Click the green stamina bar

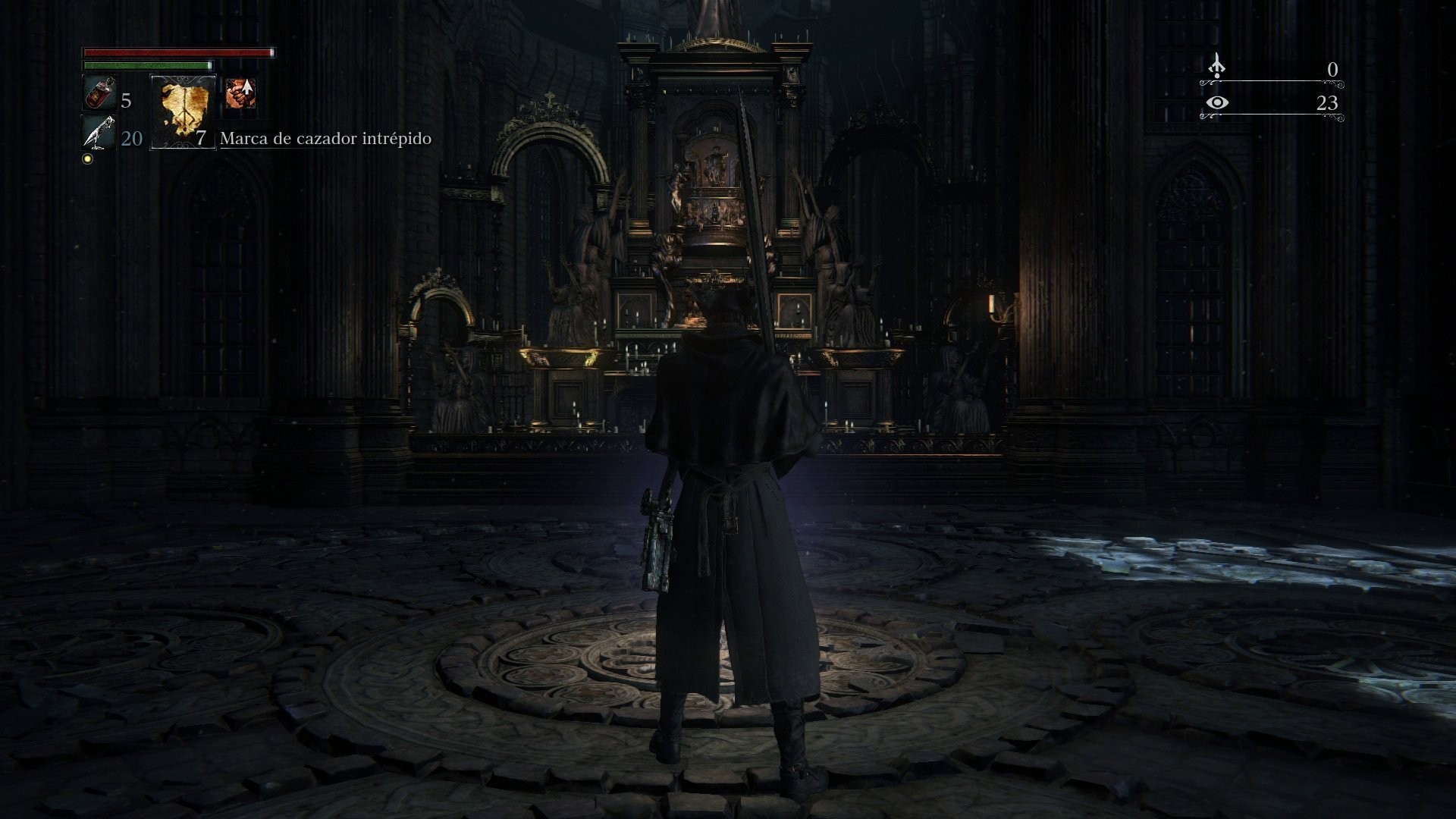146,67
